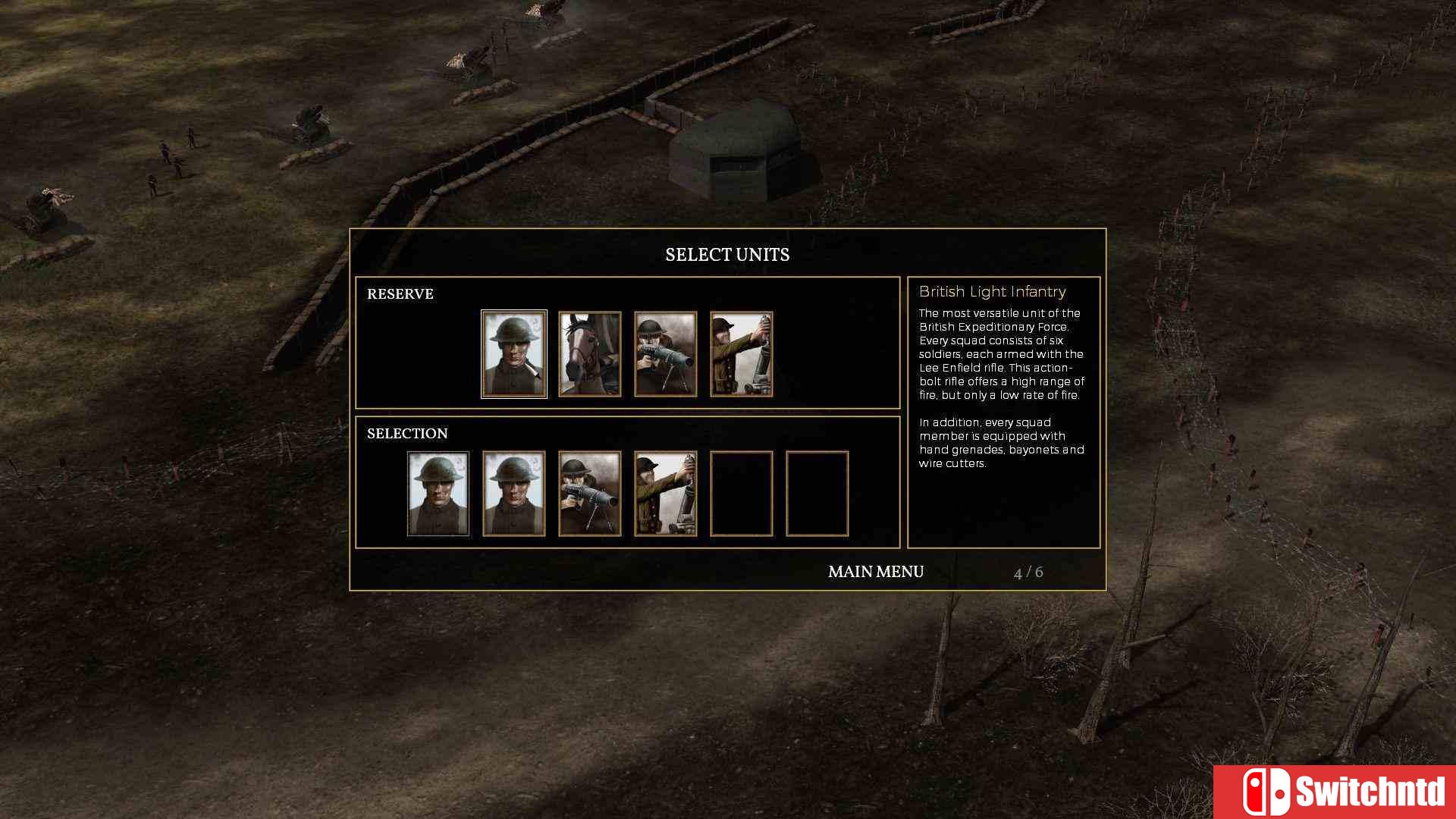Click the RESERVE section label
This screenshot has height=819, width=1456.
pyautogui.click(x=400, y=294)
